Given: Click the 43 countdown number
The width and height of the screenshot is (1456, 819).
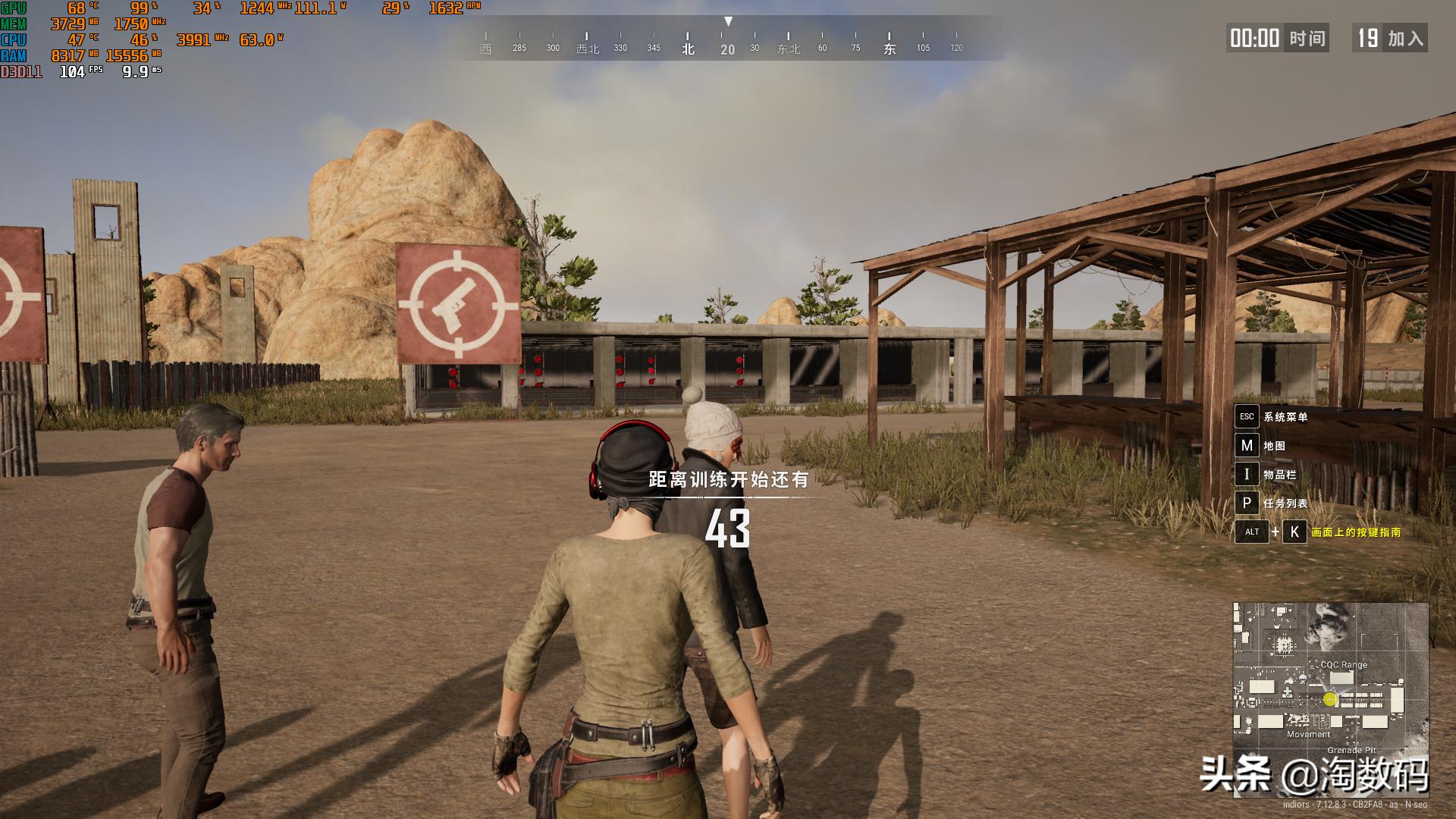Looking at the screenshot, I should tap(729, 531).
